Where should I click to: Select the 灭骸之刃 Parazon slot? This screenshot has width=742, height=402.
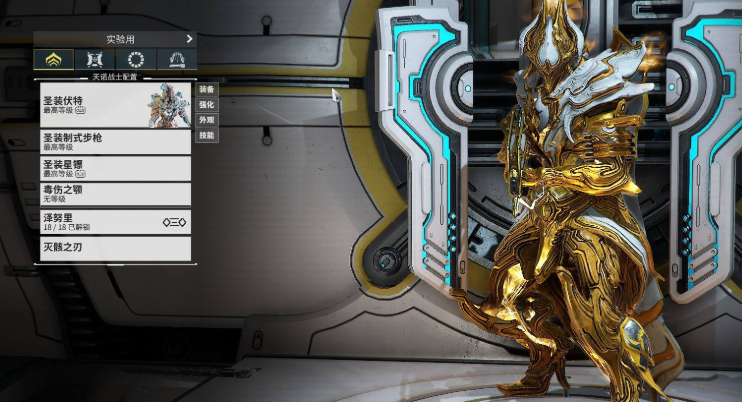(115, 248)
